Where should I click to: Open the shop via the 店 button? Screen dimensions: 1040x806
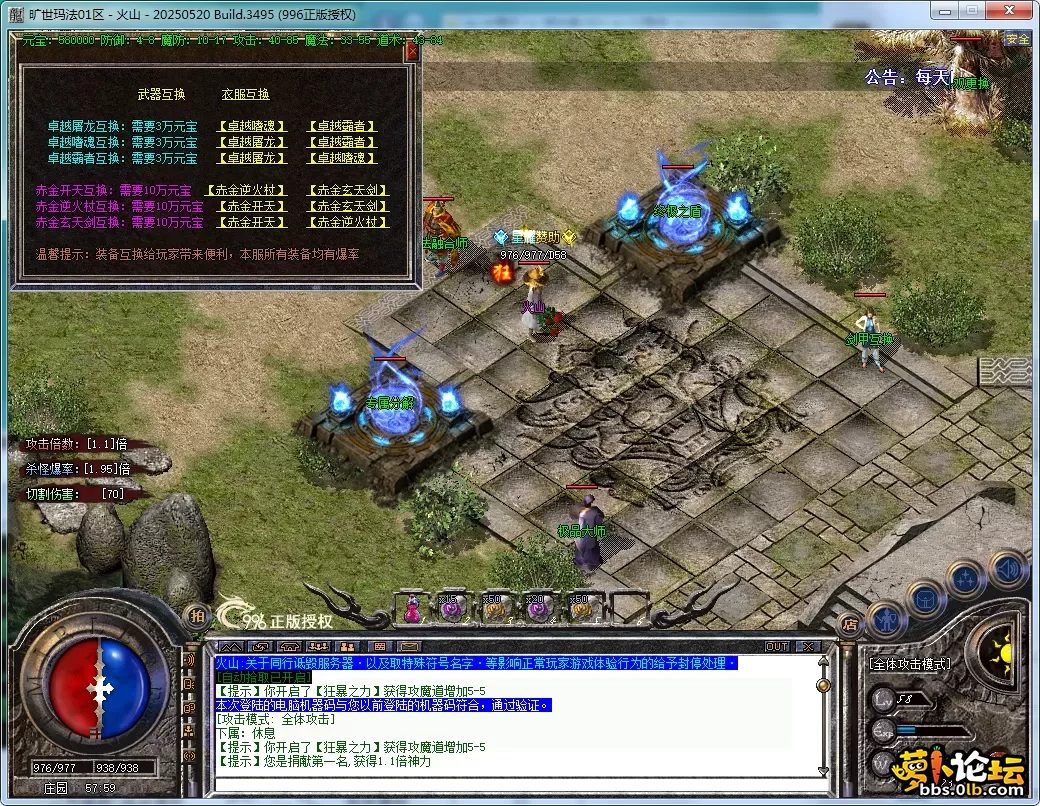click(850, 625)
